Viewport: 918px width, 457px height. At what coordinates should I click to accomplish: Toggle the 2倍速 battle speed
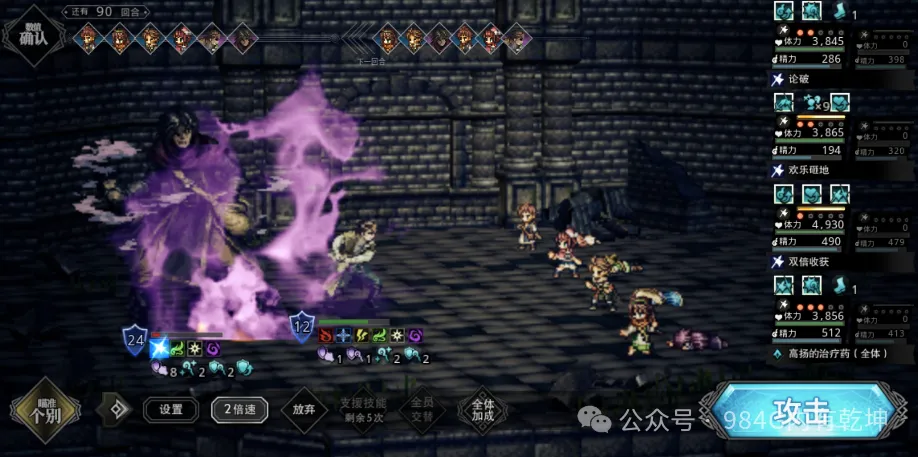coord(241,409)
